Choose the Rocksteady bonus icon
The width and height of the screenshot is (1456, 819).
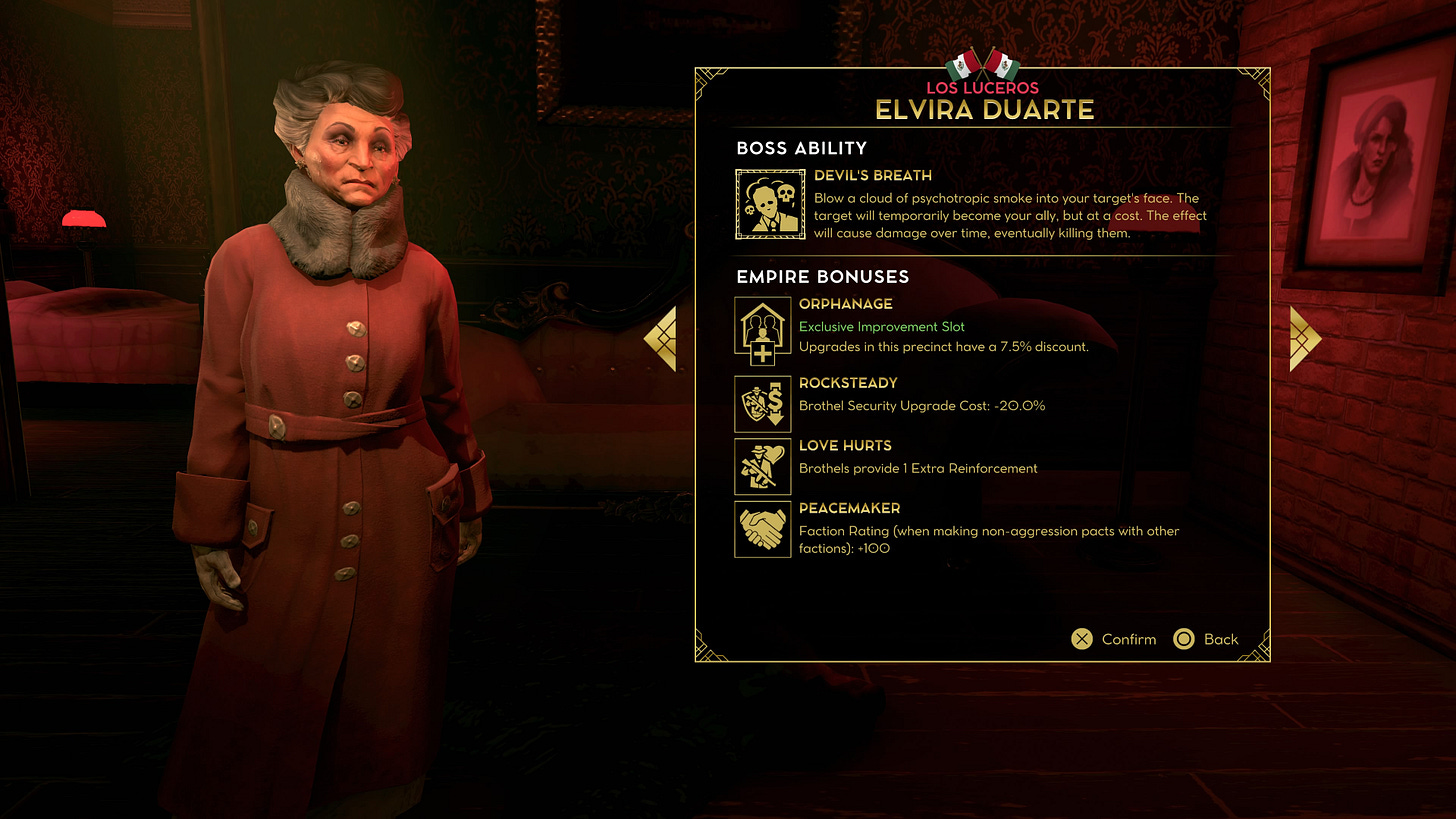click(x=763, y=401)
